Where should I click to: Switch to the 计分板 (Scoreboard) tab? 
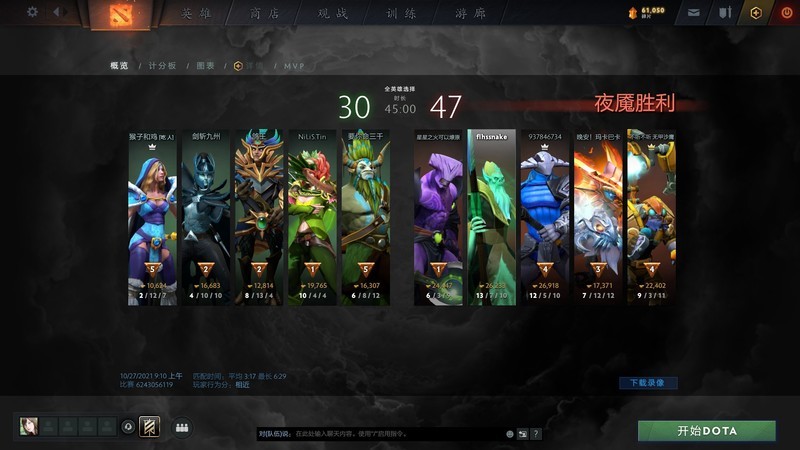coord(162,65)
